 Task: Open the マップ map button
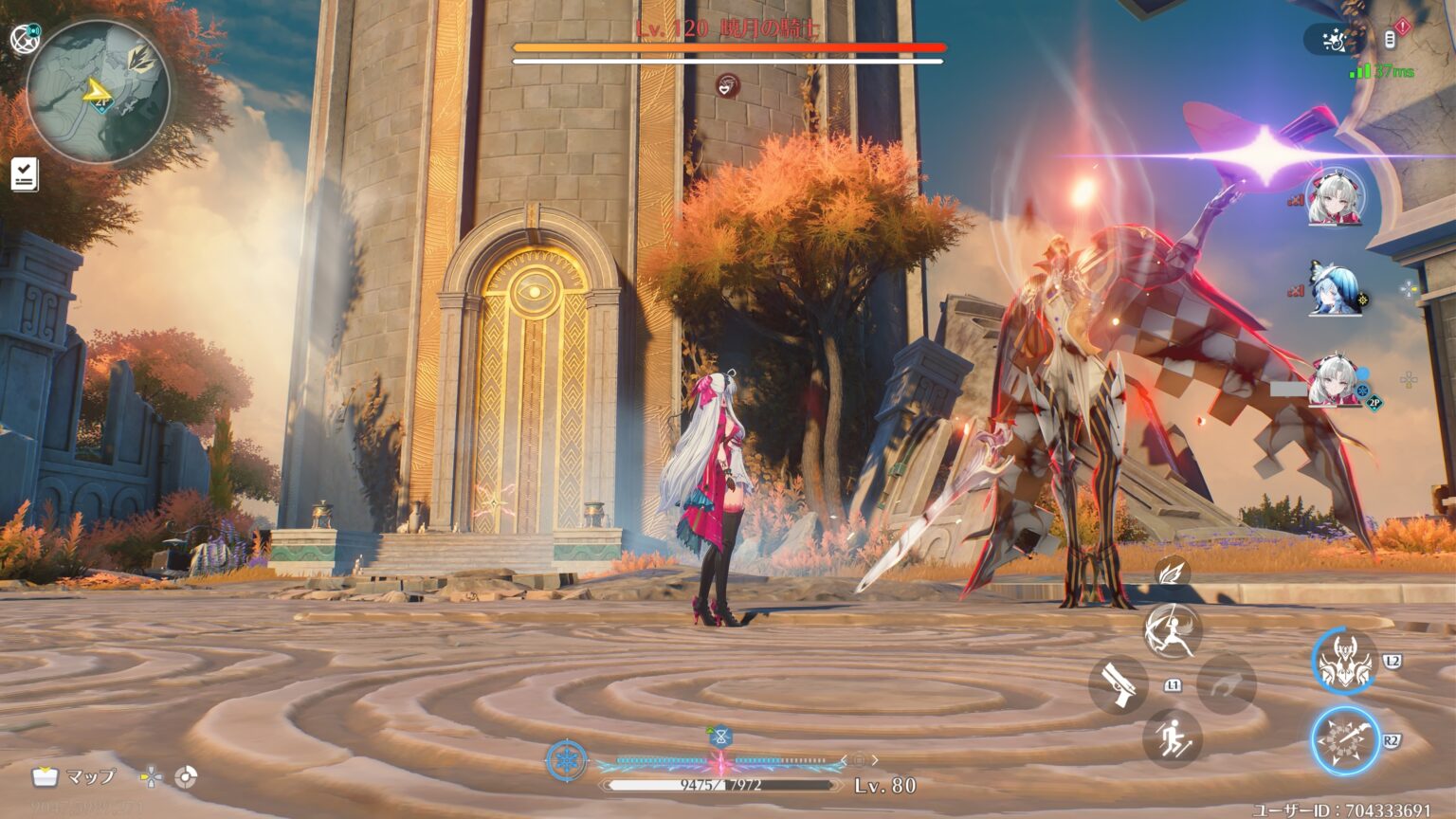74,777
